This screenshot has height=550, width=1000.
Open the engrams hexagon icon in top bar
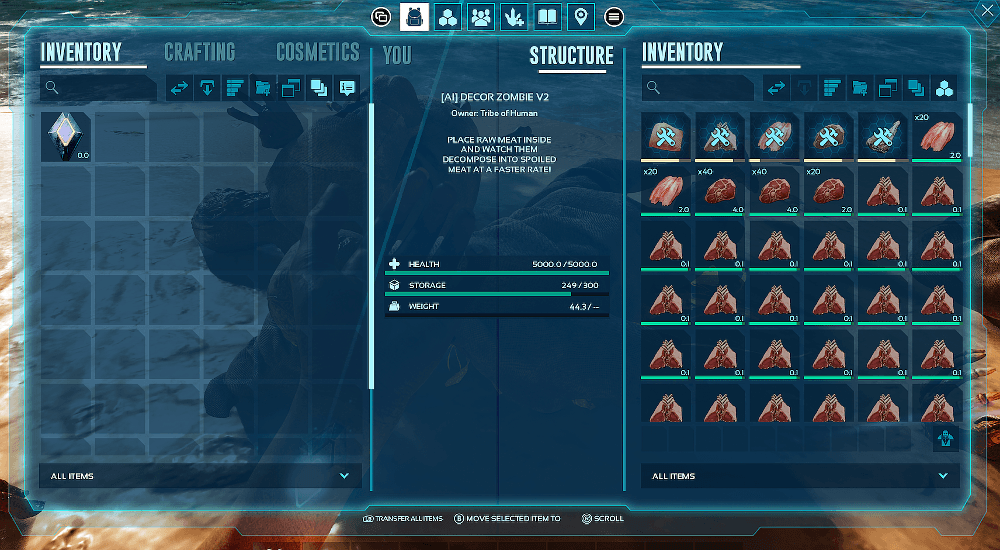pyautogui.click(x=448, y=17)
